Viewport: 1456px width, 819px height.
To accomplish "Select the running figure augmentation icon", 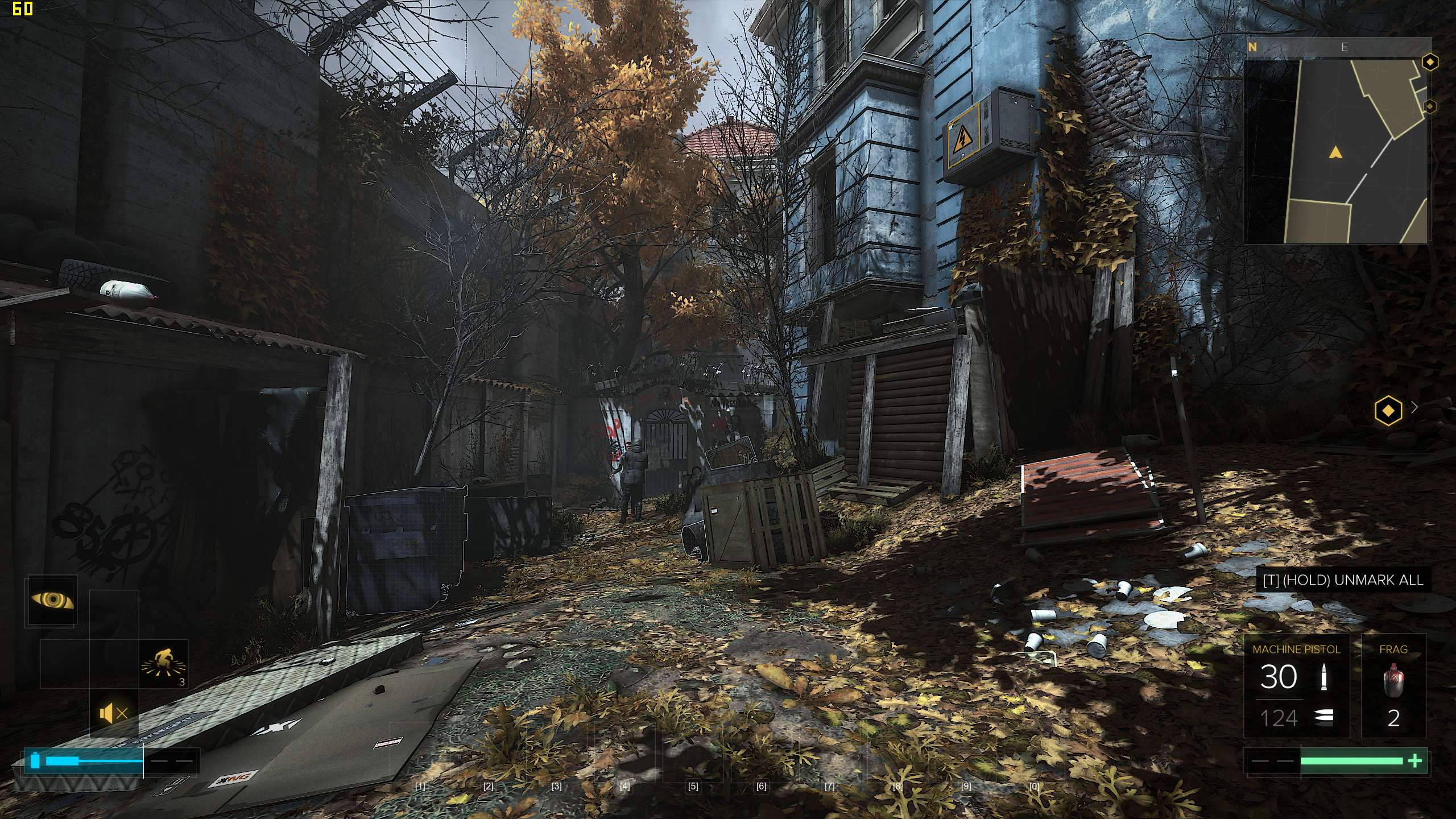I will [164, 663].
